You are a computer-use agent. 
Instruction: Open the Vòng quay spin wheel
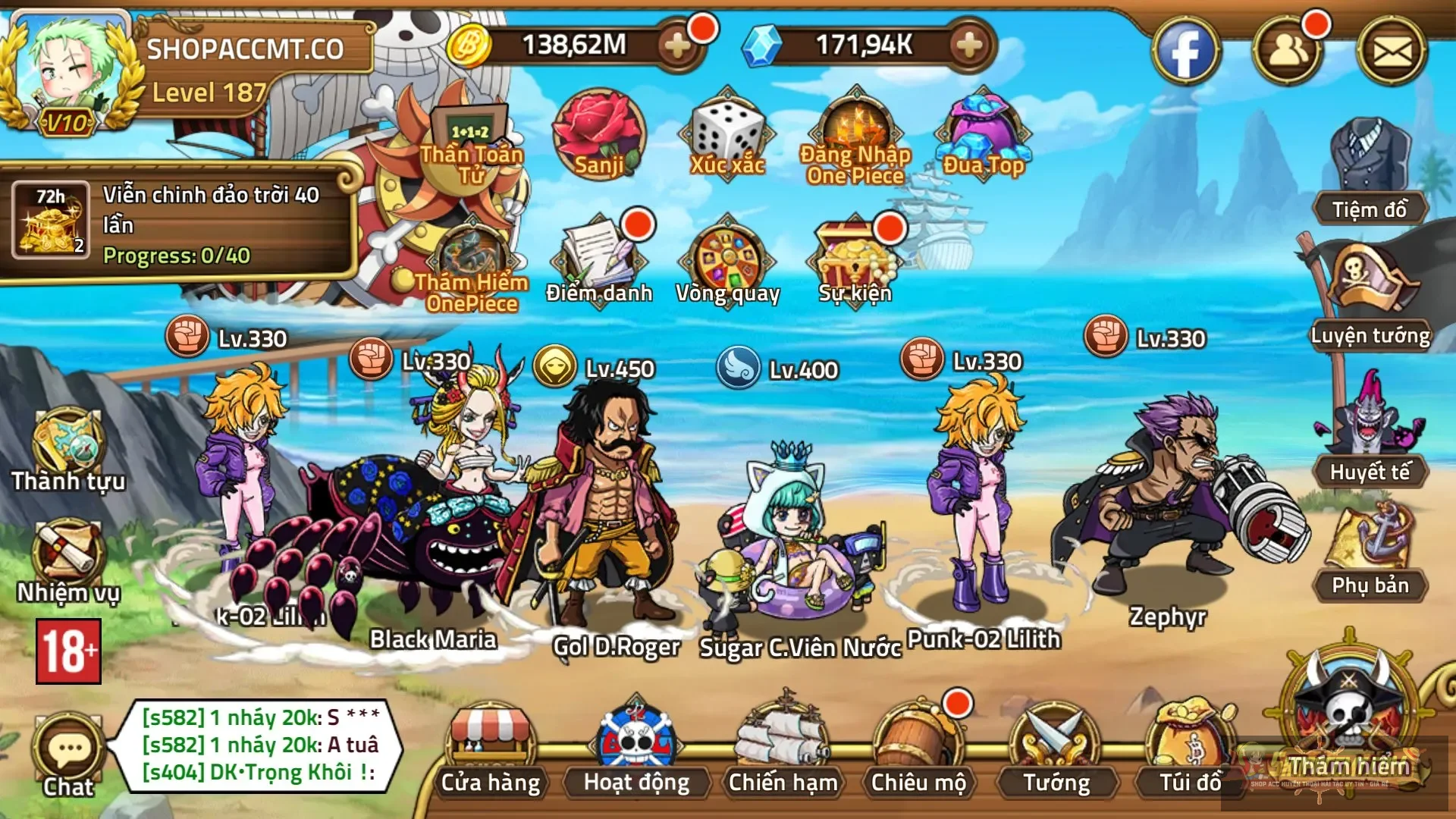pos(728,258)
